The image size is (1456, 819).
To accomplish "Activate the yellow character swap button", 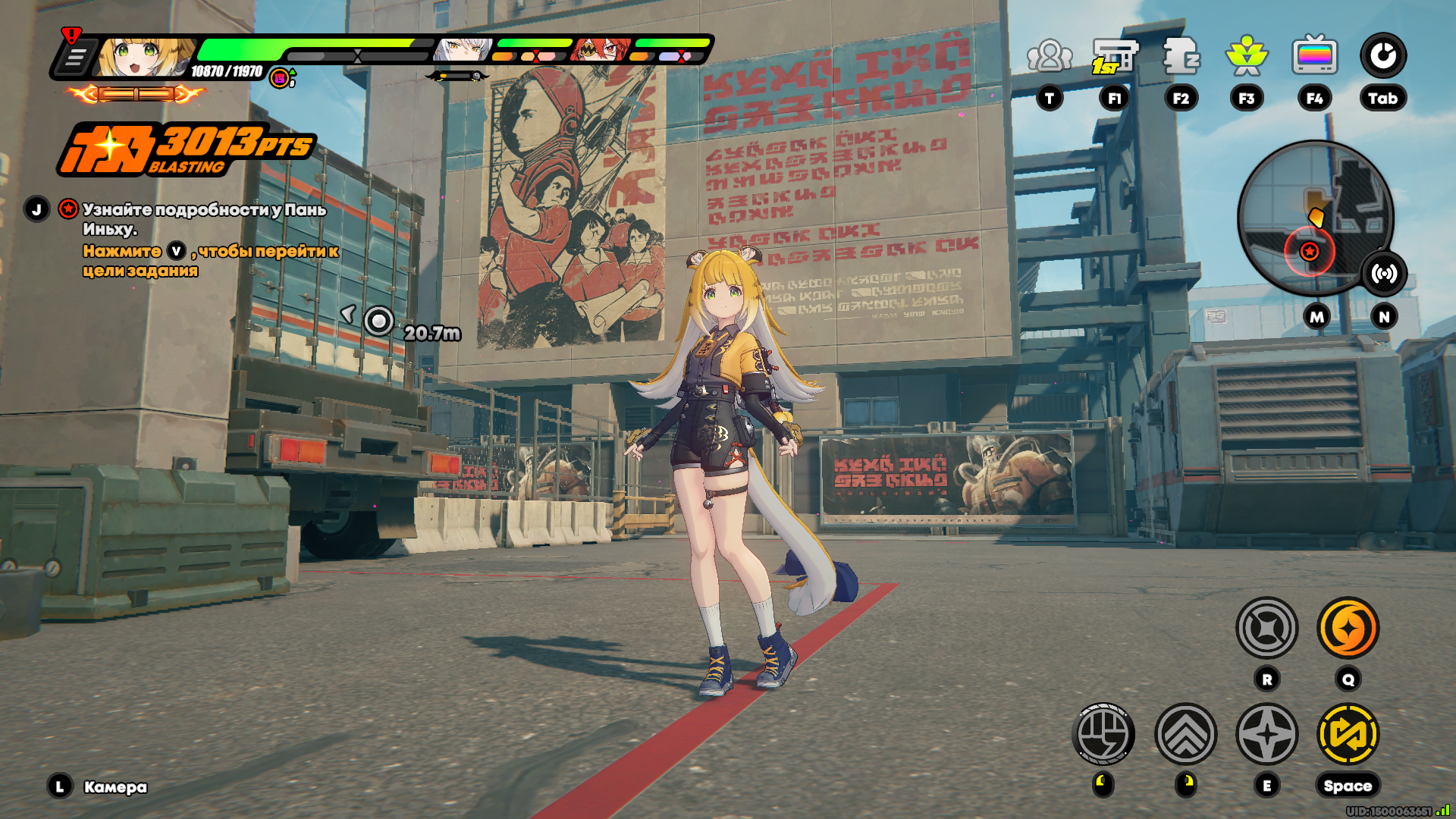I will 1348,734.
